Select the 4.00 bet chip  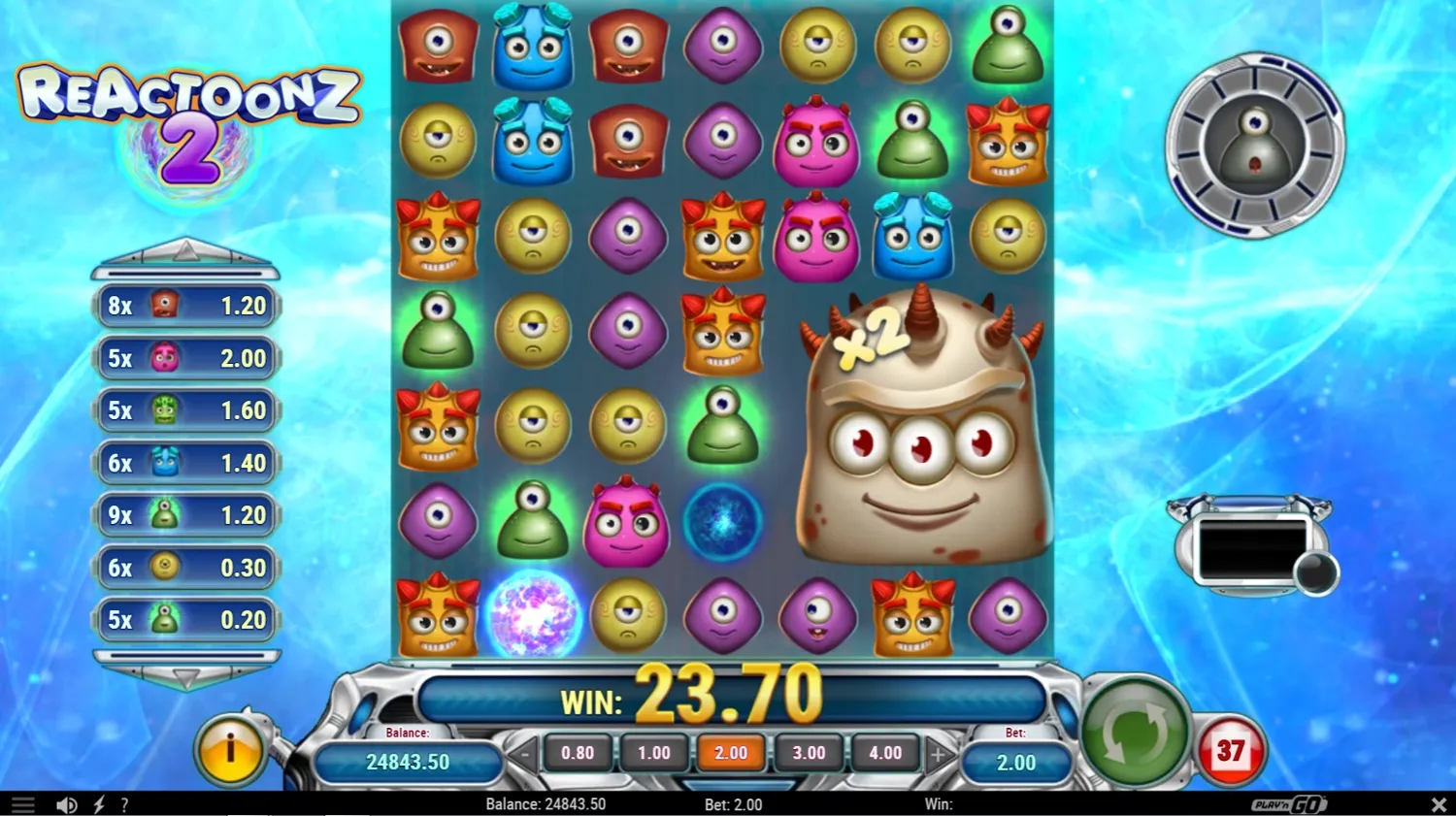pyautogui.click(x=885, y=752)
